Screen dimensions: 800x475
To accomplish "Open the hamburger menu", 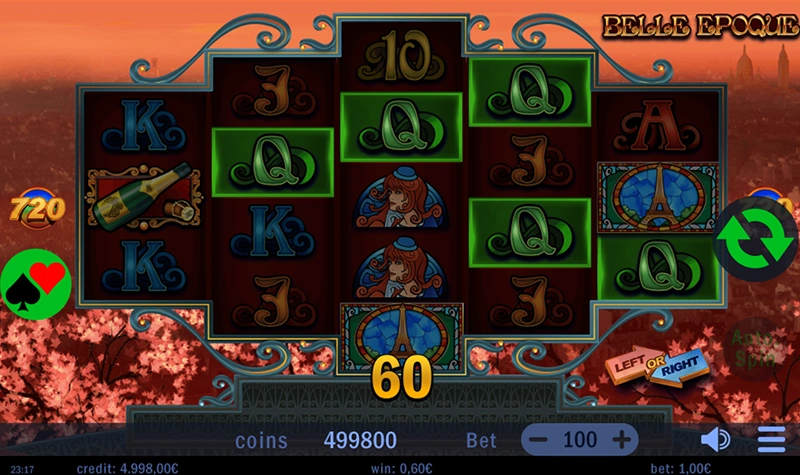I will pos(771,440).
